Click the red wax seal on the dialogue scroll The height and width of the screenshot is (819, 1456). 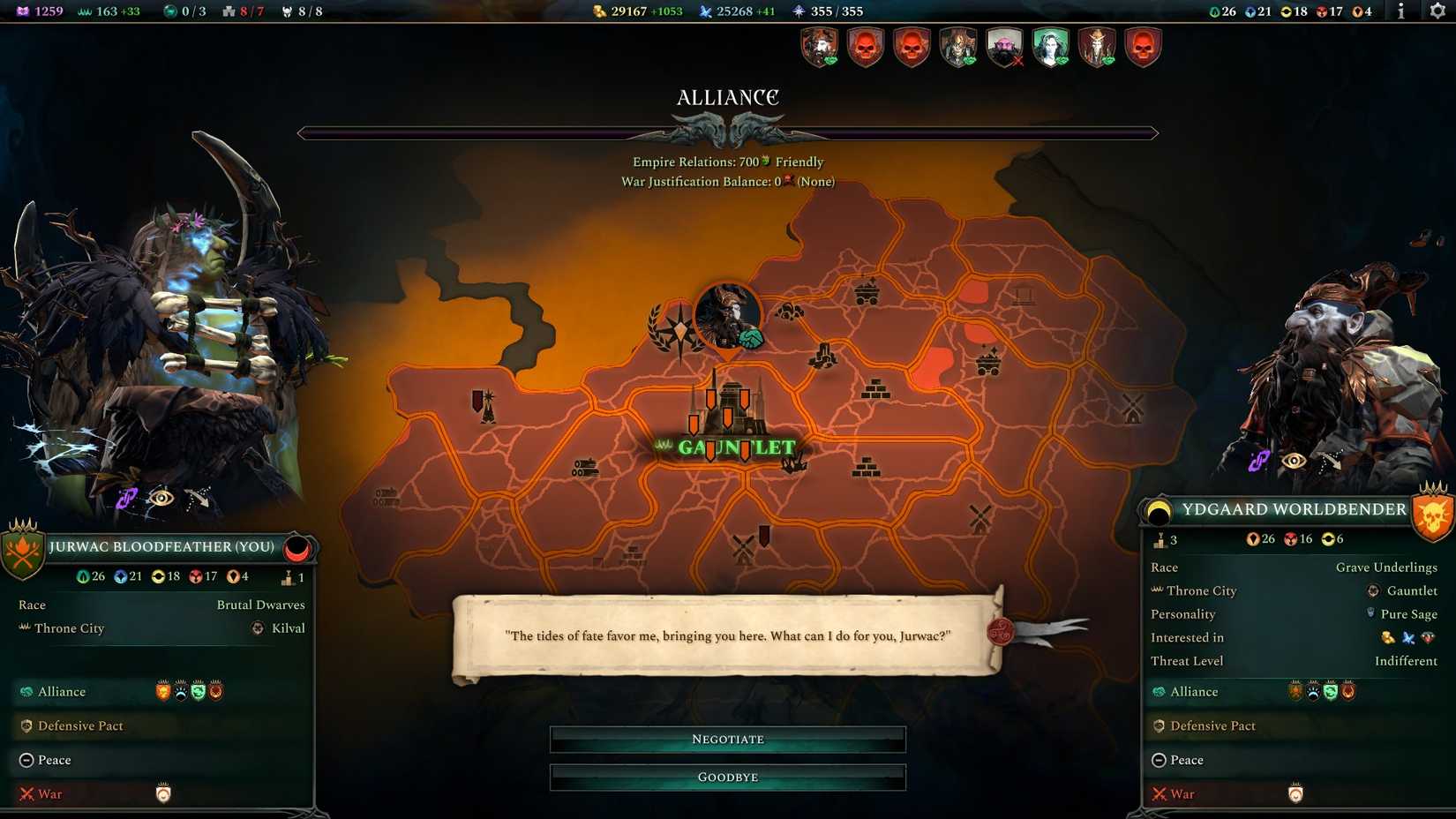[x=1001, y=629]
